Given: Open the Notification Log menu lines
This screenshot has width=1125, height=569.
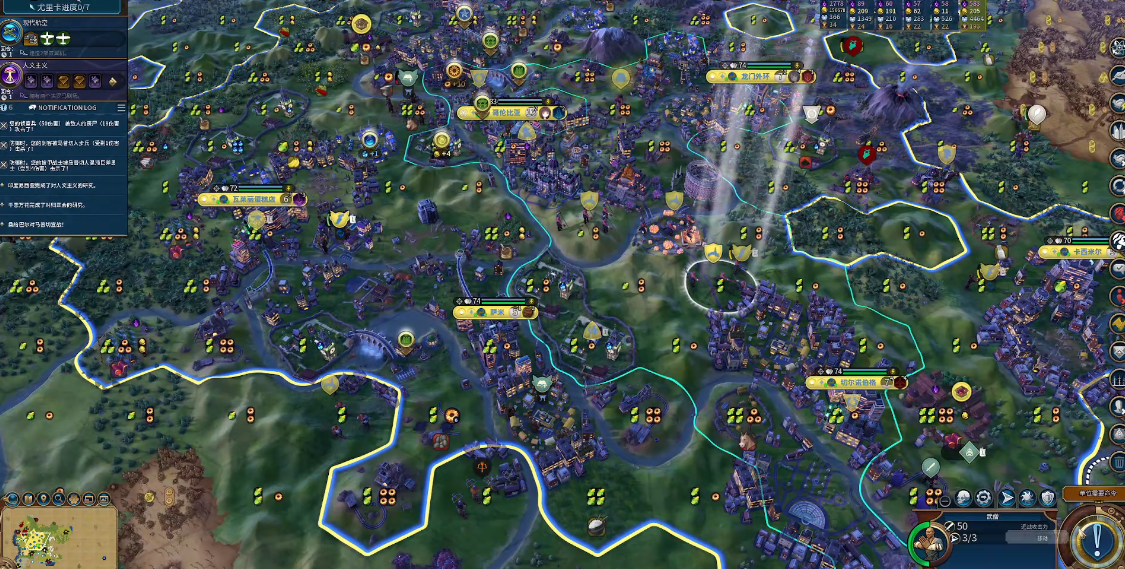Looking at the screenshot, I should pyautogui.click(x=121, y=107).
